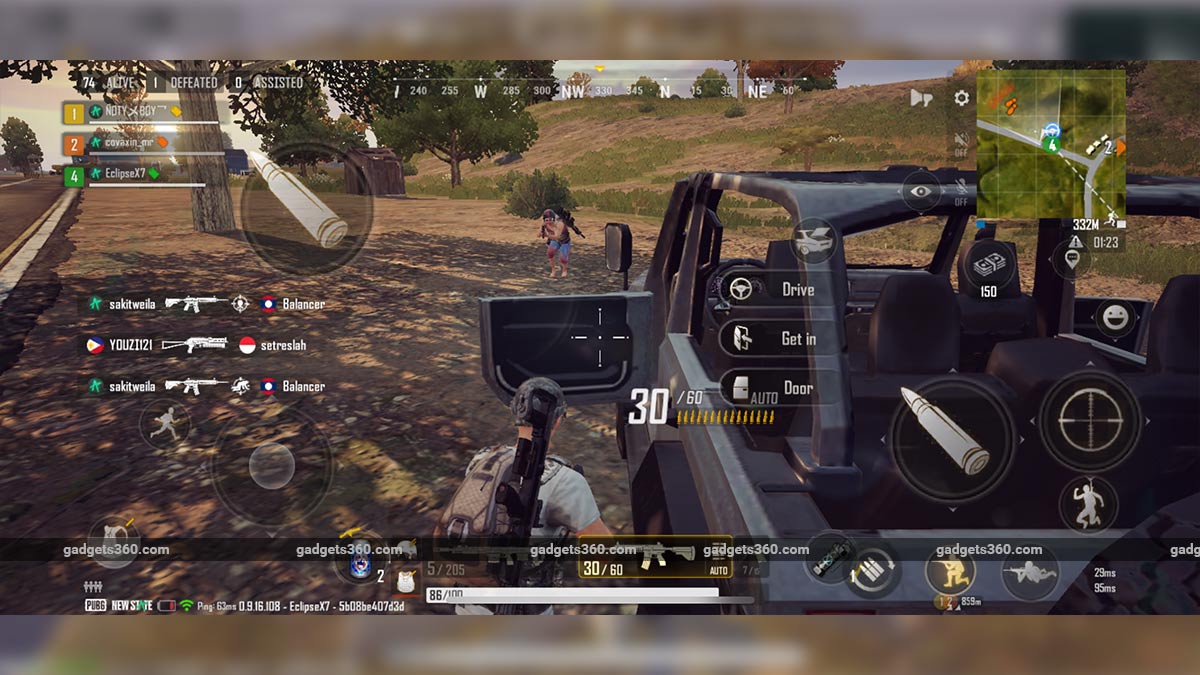Open the emote smiley face button
The height and width of the screenshot is (675, 1200).
(1114, 319)
